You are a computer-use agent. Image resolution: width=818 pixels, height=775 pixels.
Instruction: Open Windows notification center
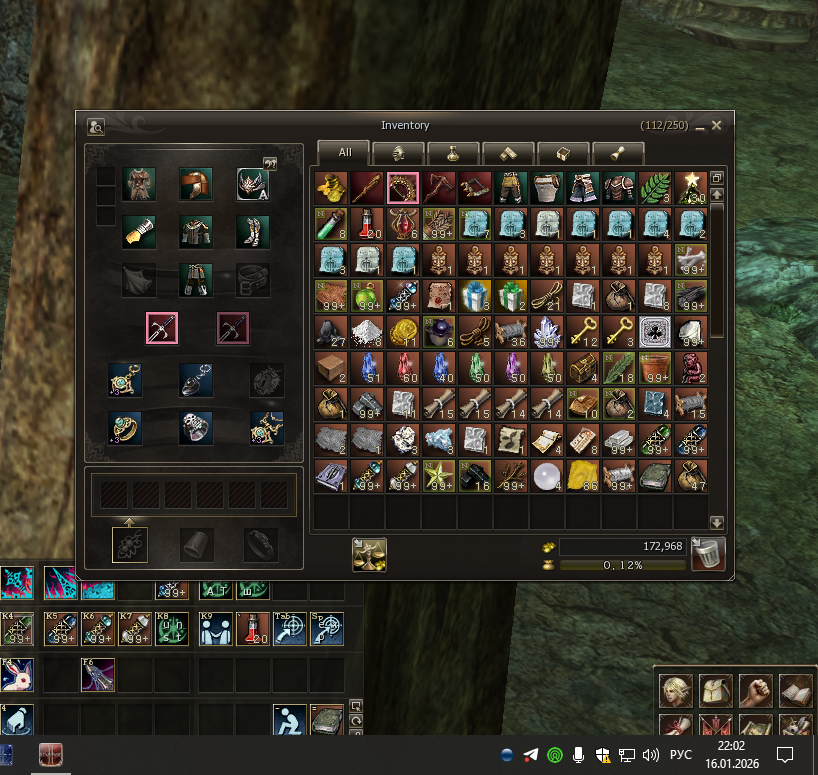(x=786, y=754)
